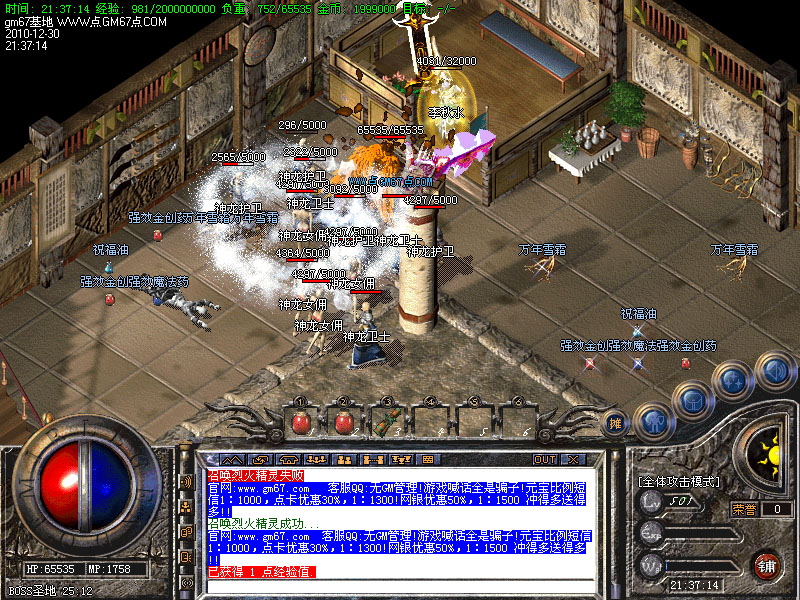Click the 全体攻击模式 attack mode label
This screenshot has width=800, height=600.
point(679,482)
